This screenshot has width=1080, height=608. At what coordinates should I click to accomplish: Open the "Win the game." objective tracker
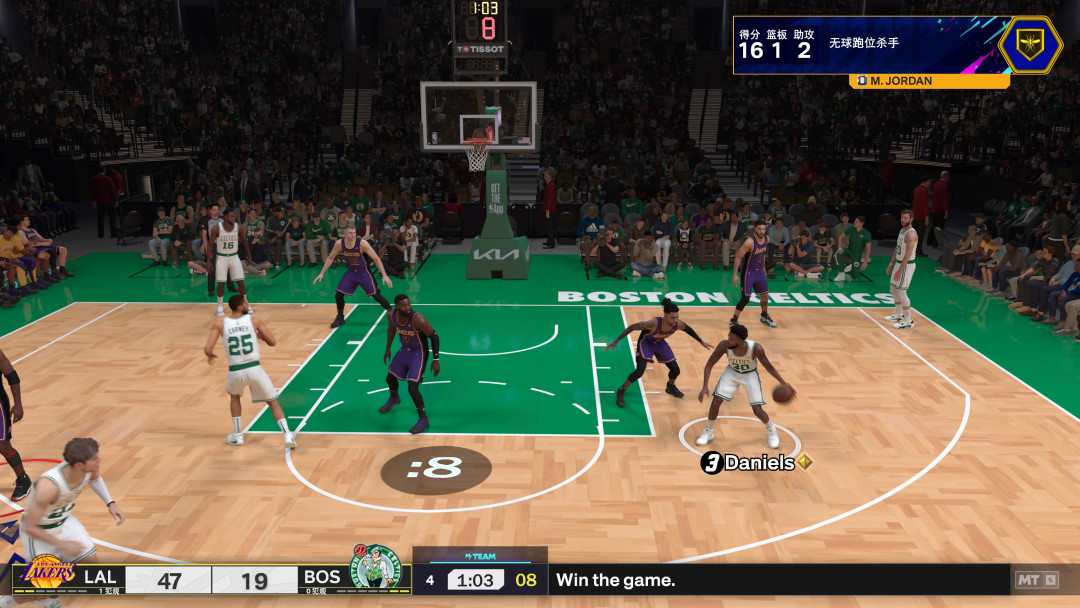pos(615,580)
